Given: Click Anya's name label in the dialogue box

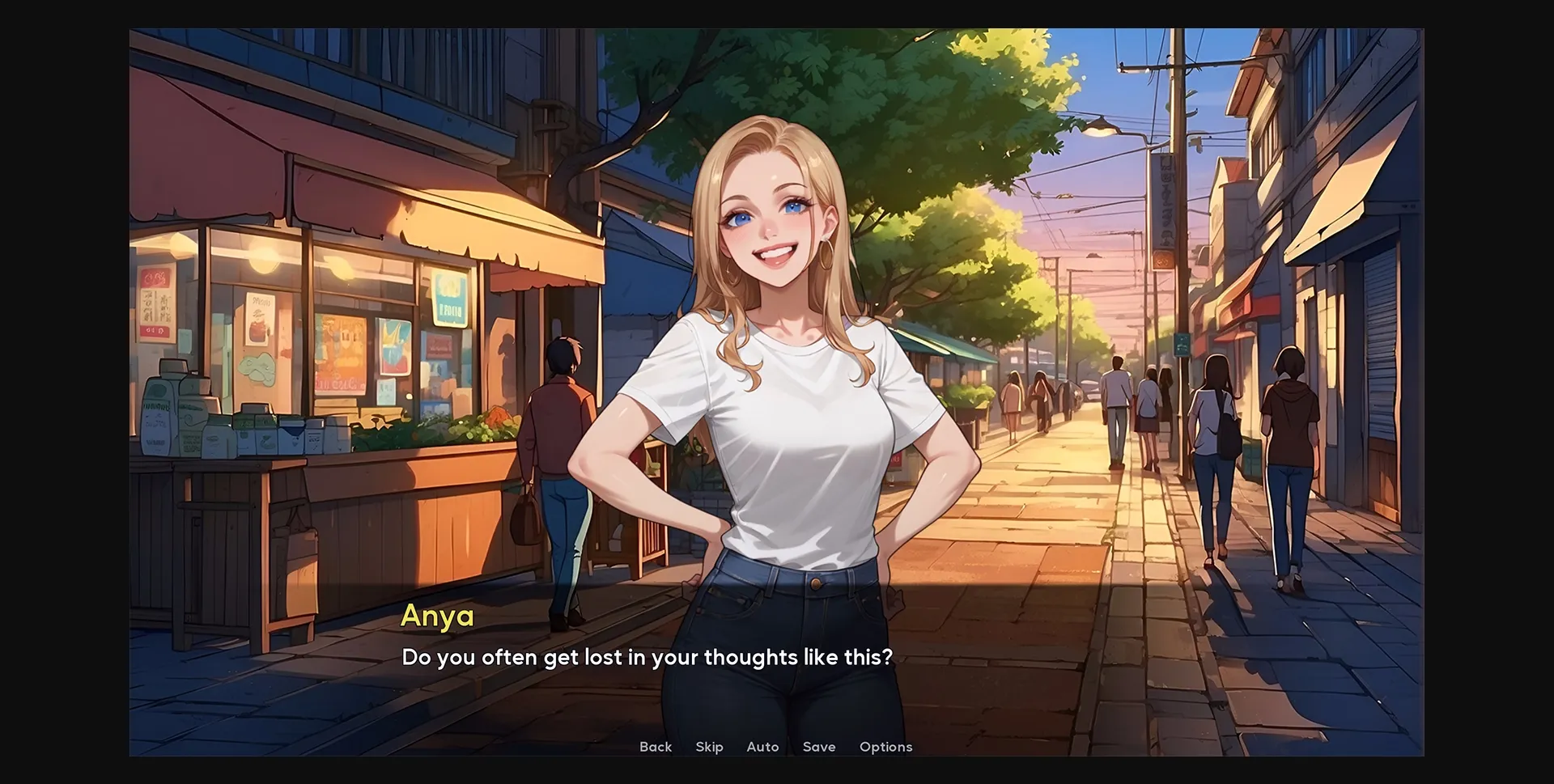Looking at the screenshot, I should 436,615.
